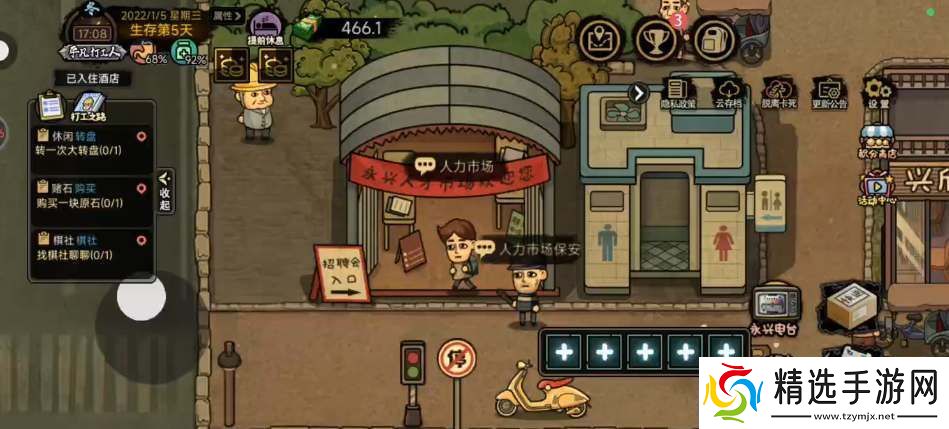View 更新公告 update announcements

tap(829, 93)
